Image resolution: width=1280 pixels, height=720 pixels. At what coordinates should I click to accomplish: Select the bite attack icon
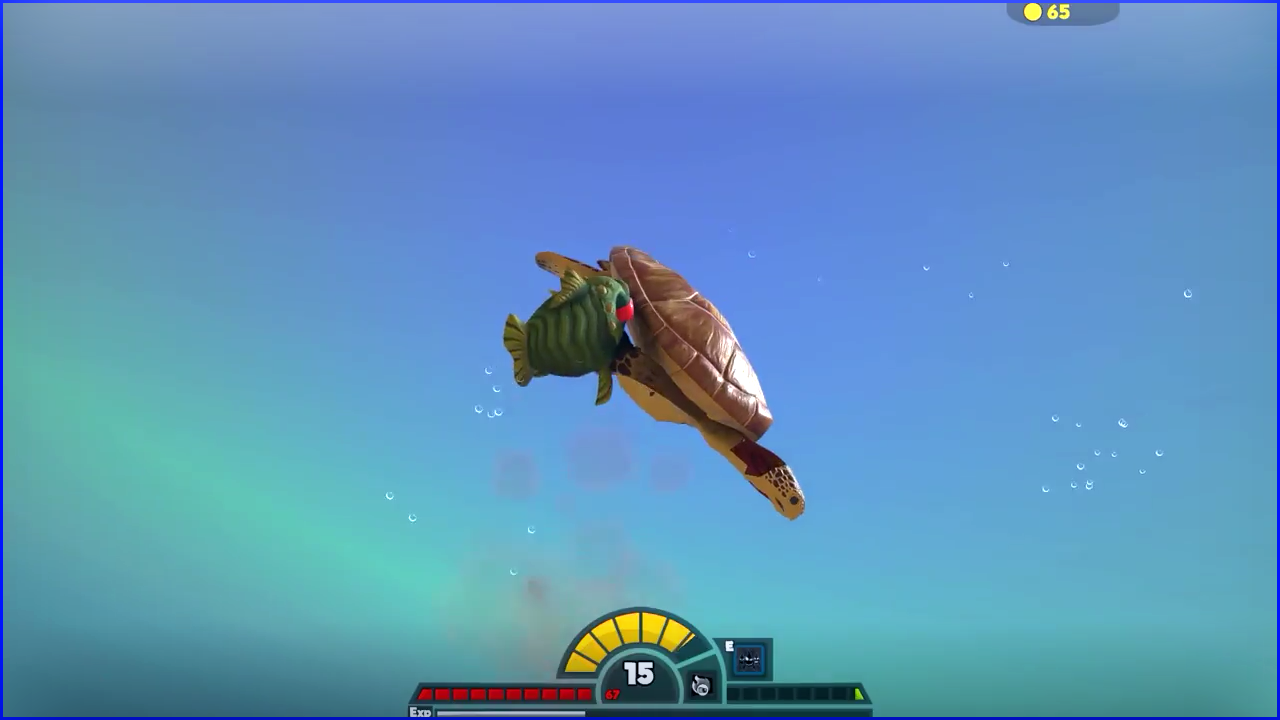pos(701,686)
